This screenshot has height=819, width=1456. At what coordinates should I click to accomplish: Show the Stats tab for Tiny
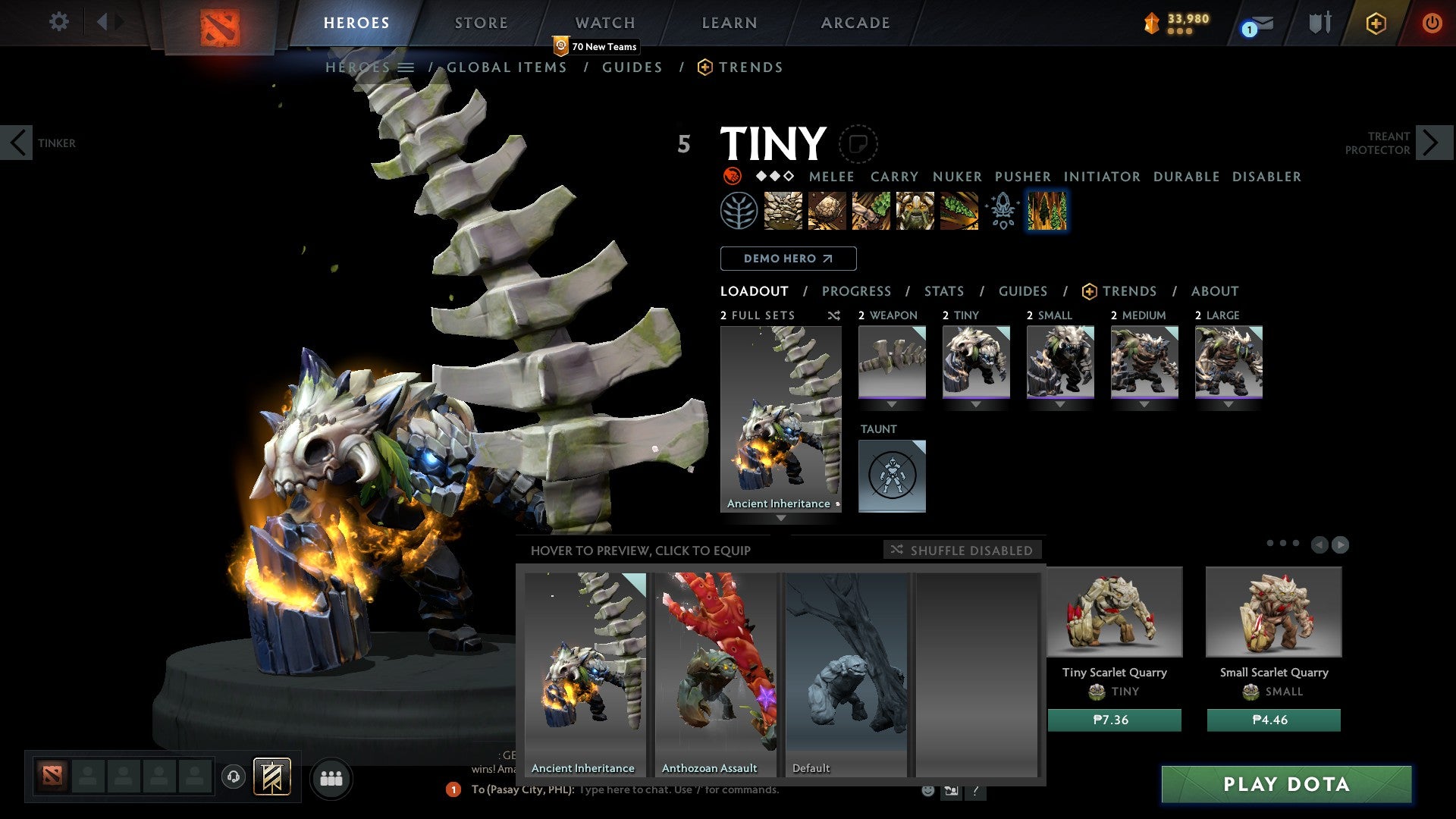click(943, 291)
